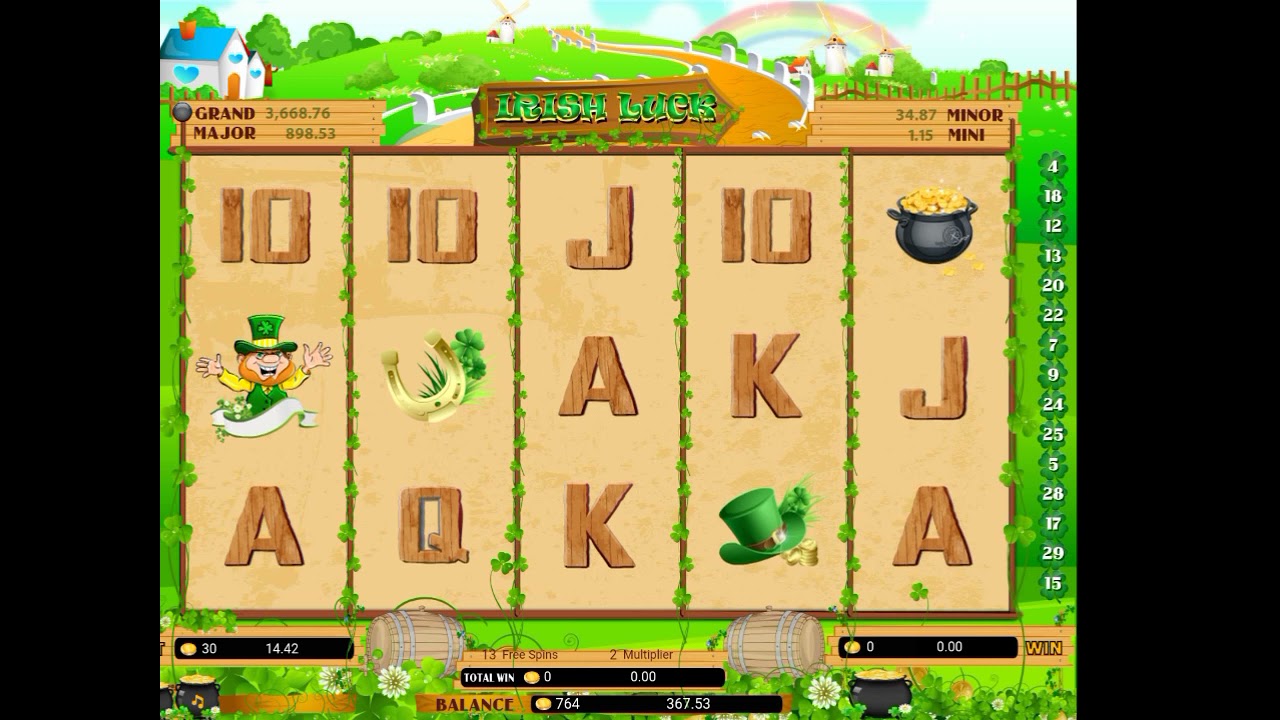Viewport: 1280px width, 720px height.
Task: Choose payline number 17
Action: 1052,523
